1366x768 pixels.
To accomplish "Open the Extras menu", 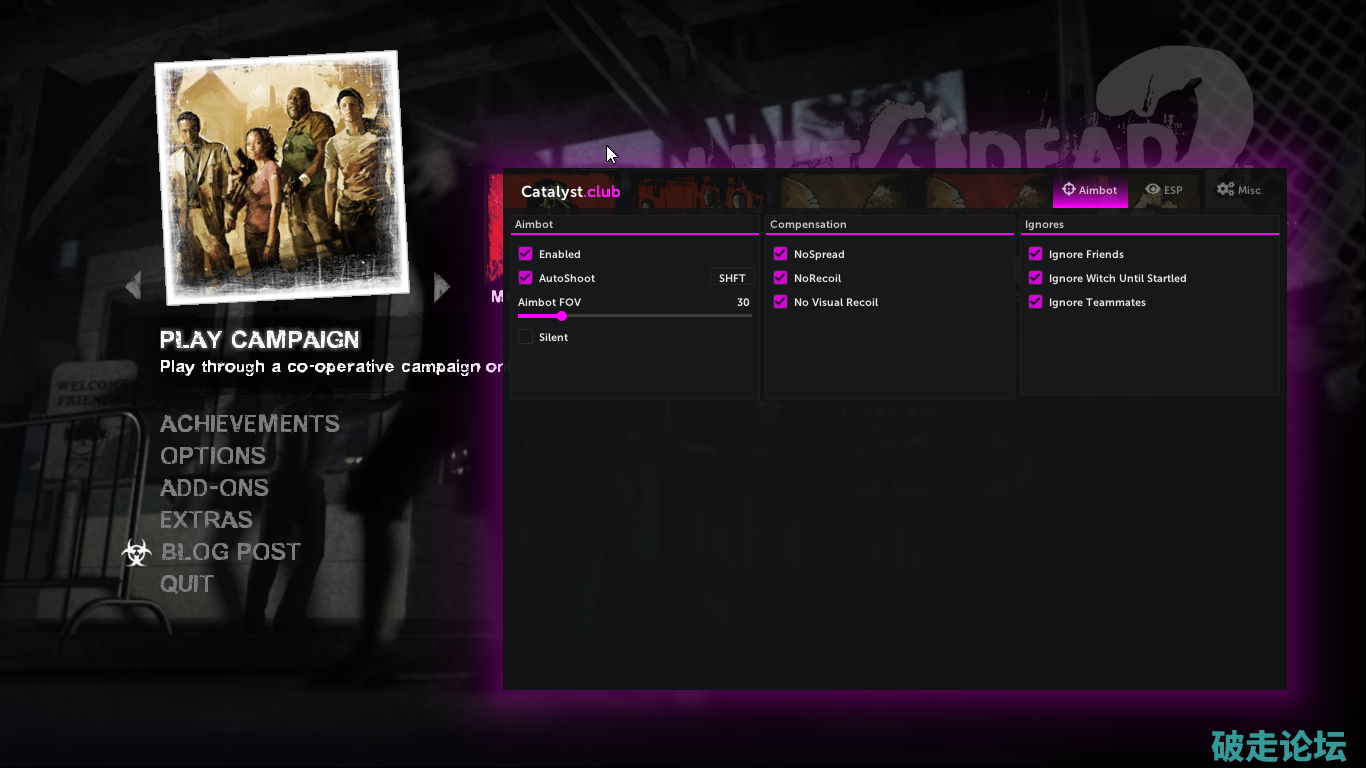I will point(206,520).
